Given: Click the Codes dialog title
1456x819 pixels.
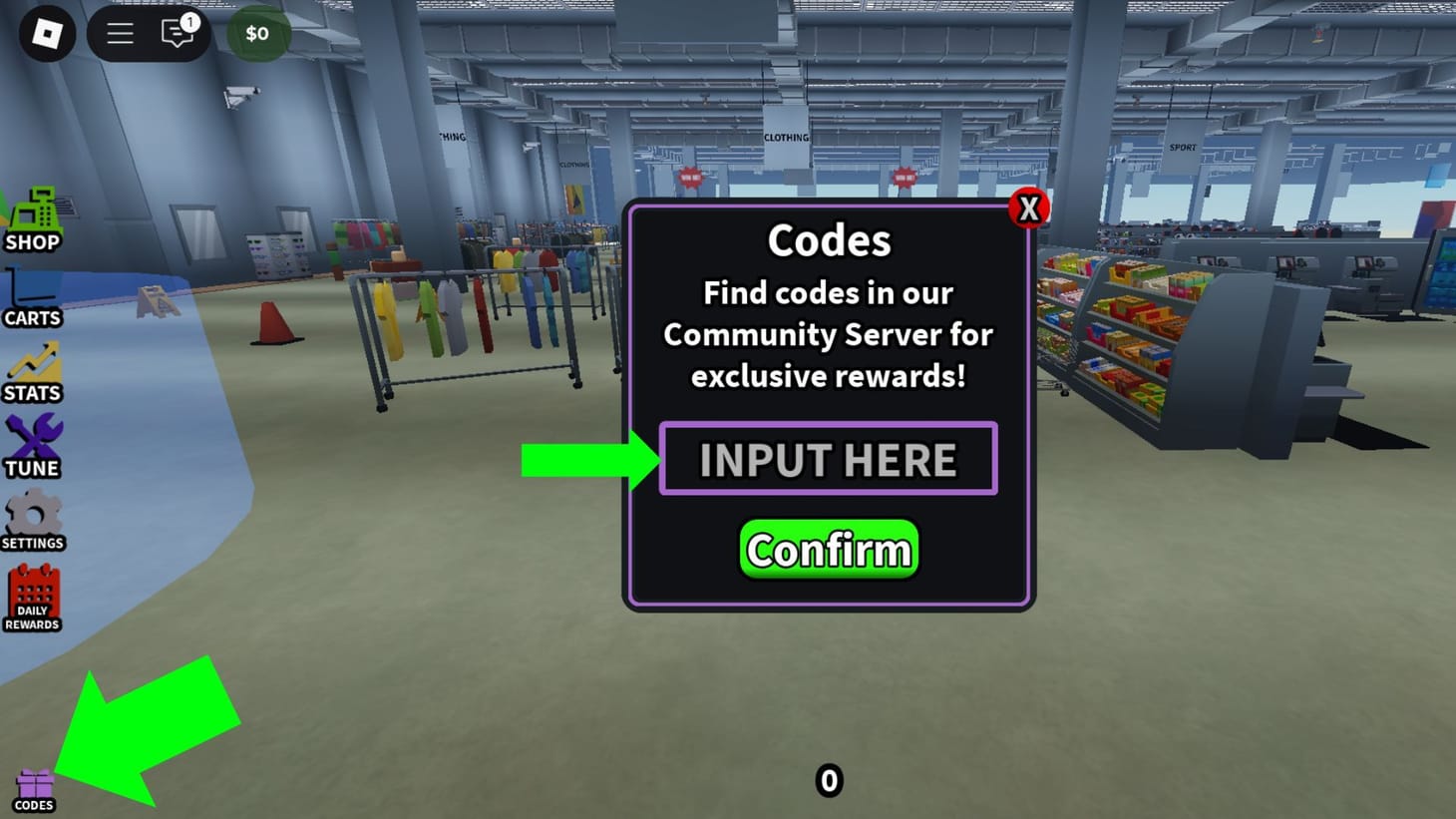Looking at the screenshot, I should (828, 239).
